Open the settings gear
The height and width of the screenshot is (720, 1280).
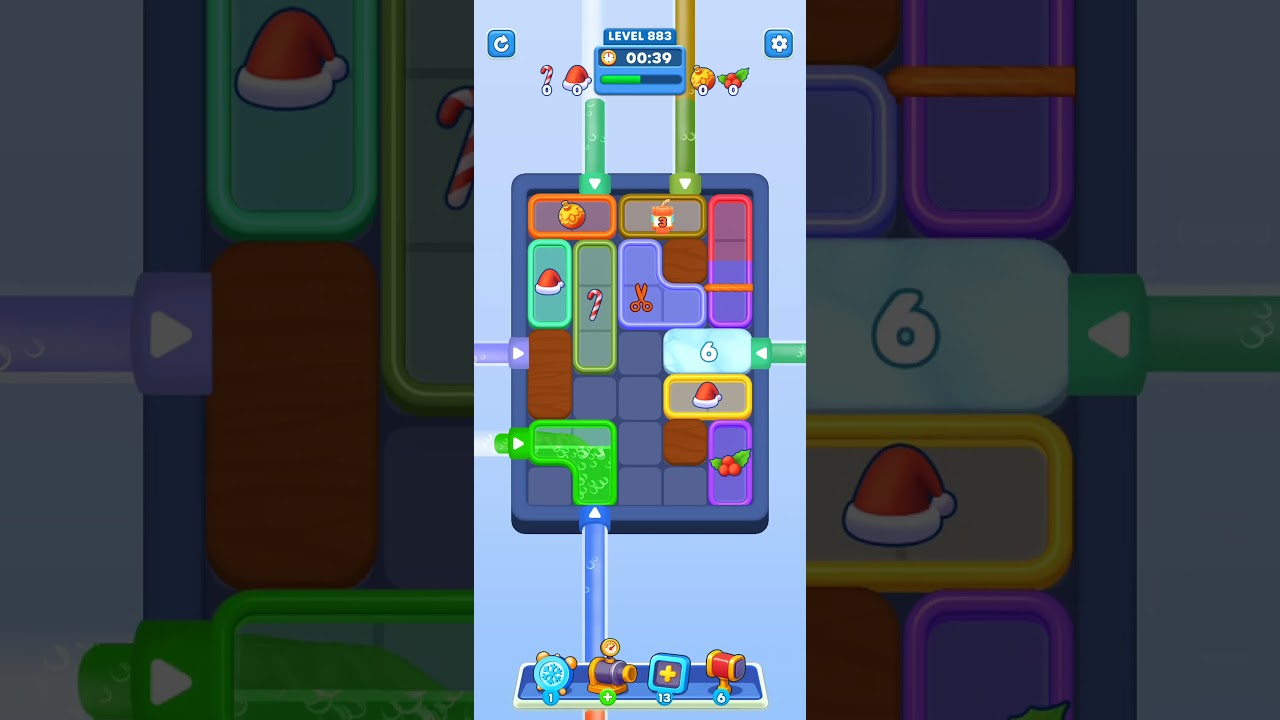click(779, 44)
